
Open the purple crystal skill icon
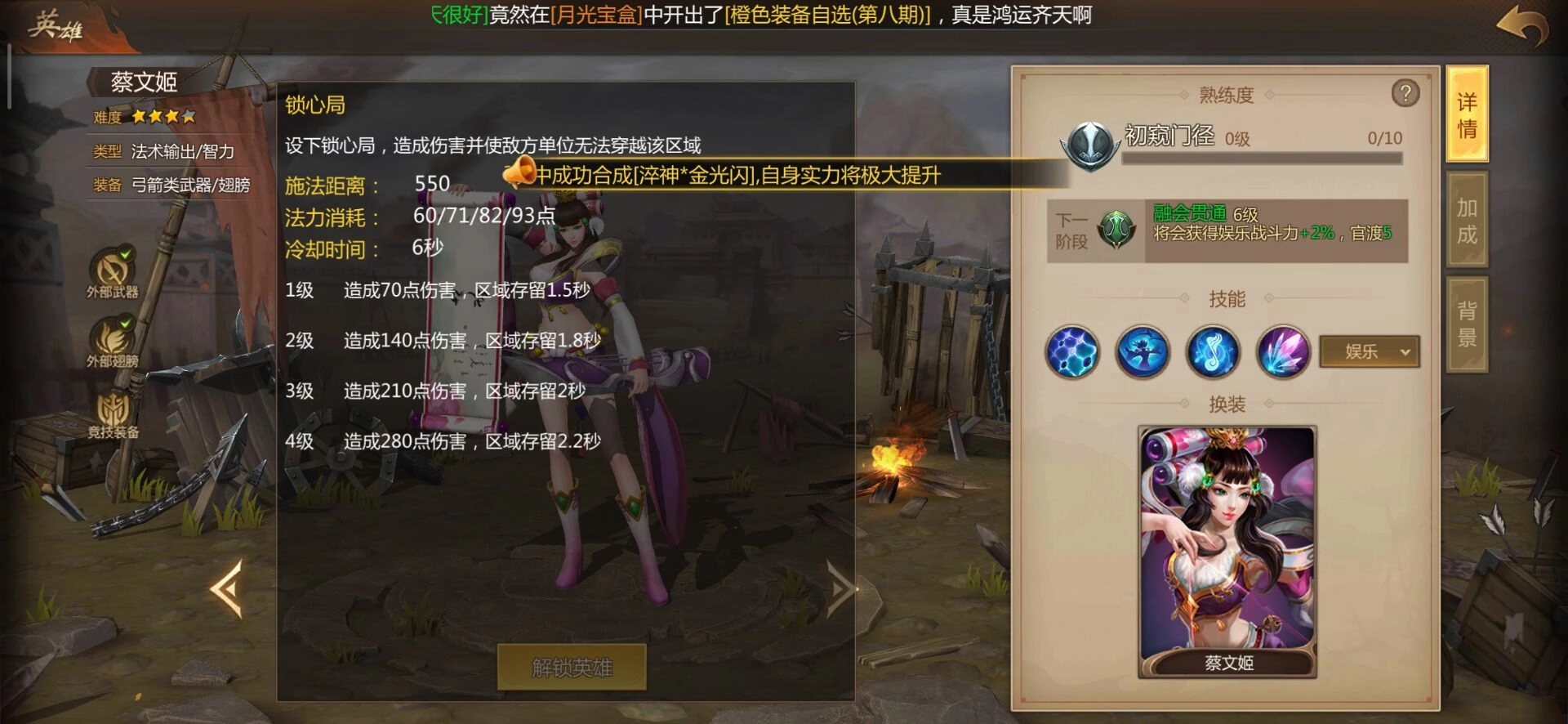pos(1284,352)
